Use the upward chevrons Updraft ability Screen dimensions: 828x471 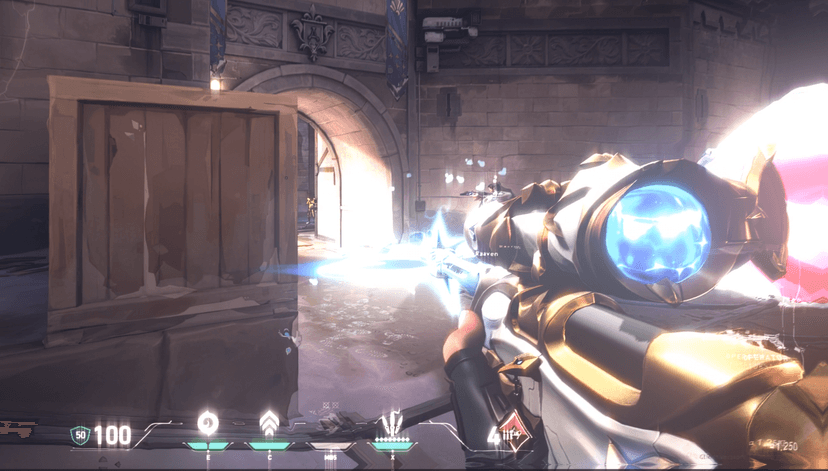coord(269,422)
